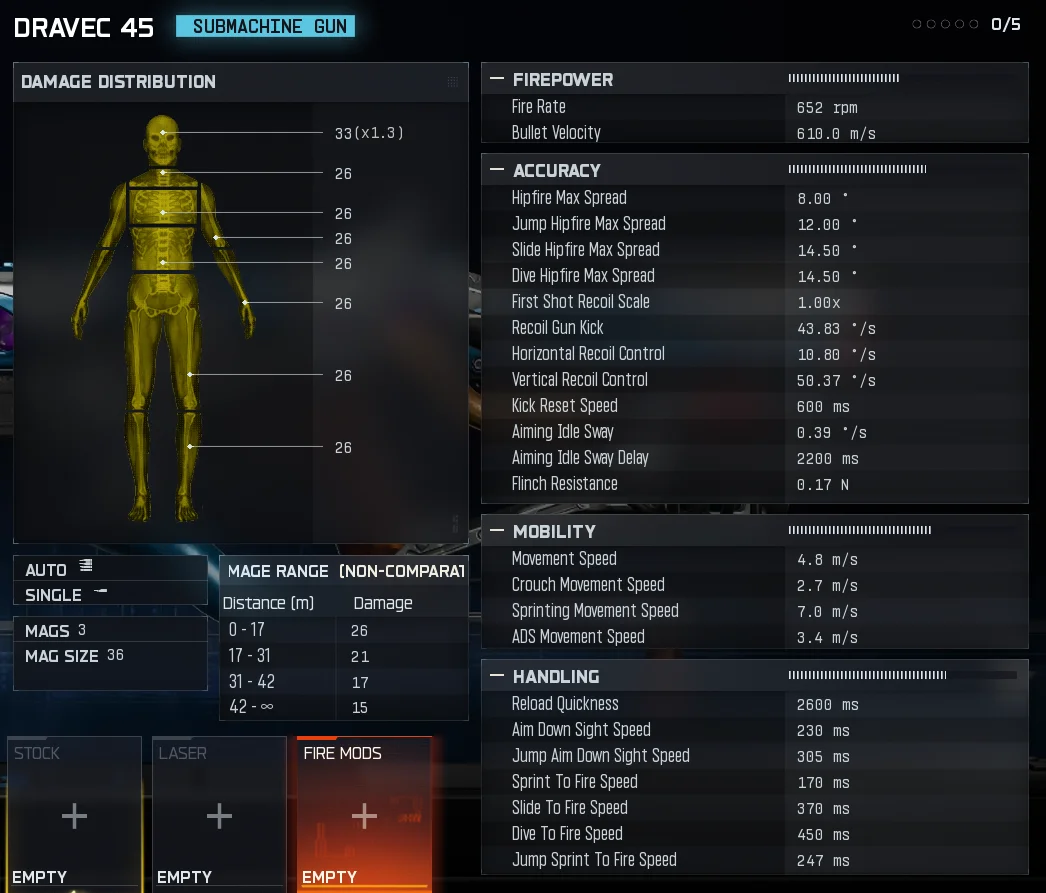This screenshot has width=1046, height=893.
Task: Collapse the Handling stats section
Action: tap(497, 676)
